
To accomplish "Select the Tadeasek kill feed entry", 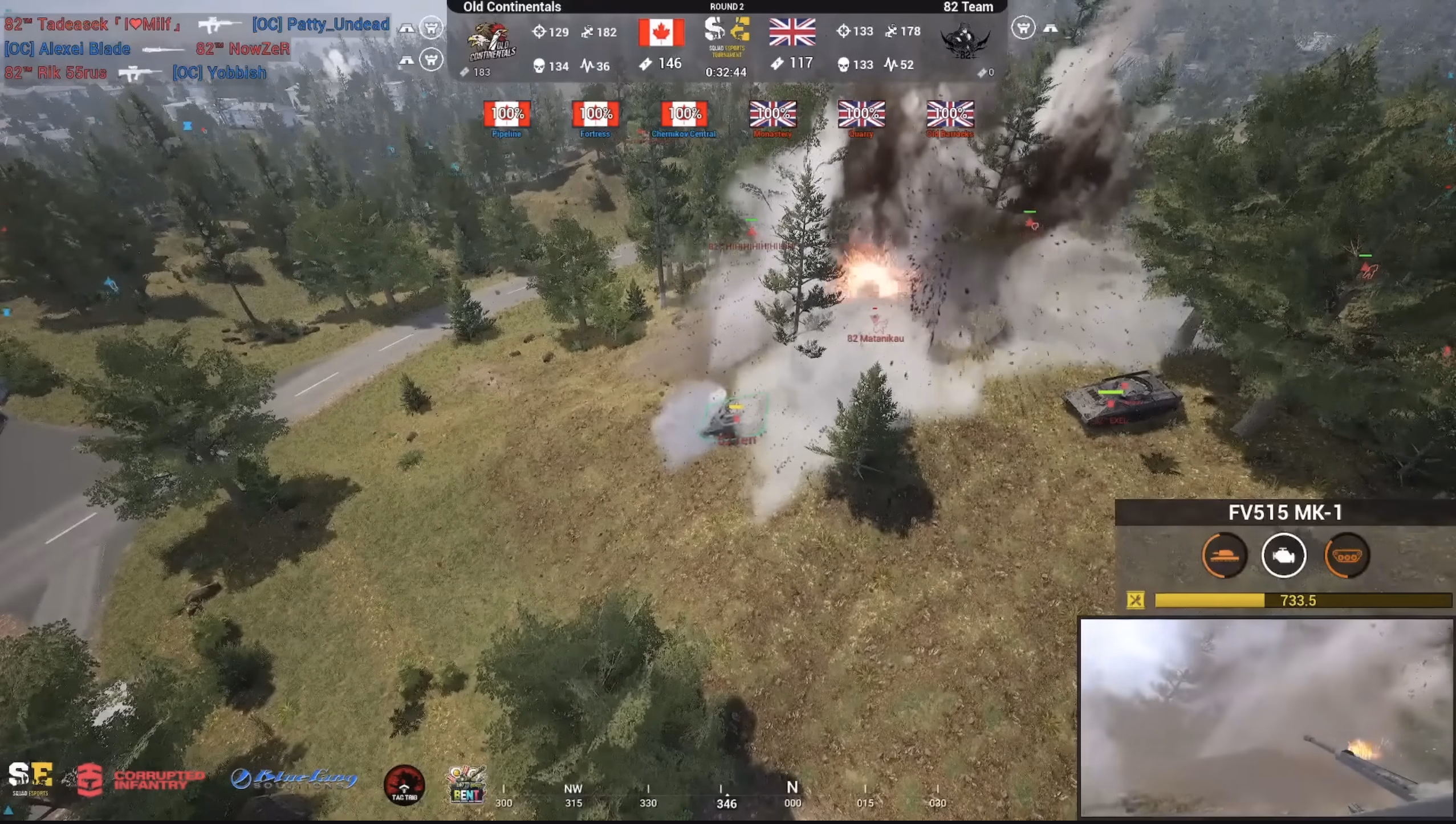I will point(197,25).
